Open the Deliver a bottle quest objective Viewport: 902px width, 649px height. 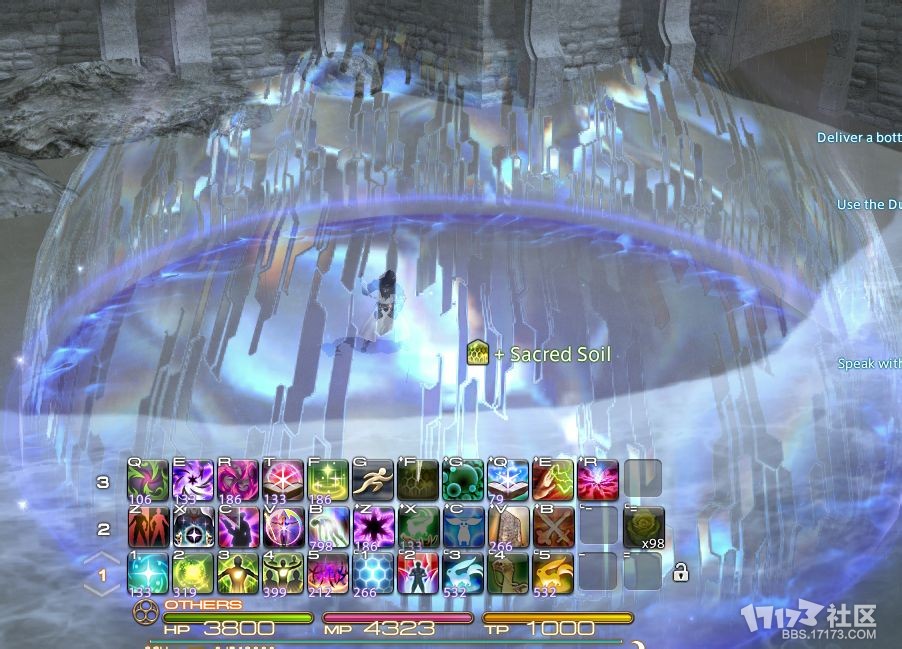tap(859, 138)
